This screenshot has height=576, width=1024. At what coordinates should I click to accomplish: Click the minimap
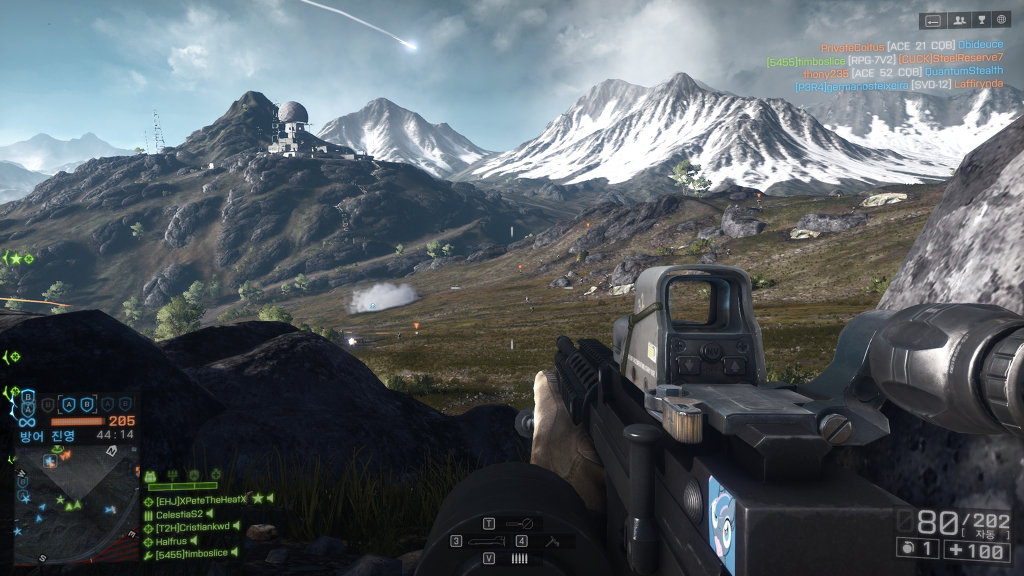tap(76, 504)
